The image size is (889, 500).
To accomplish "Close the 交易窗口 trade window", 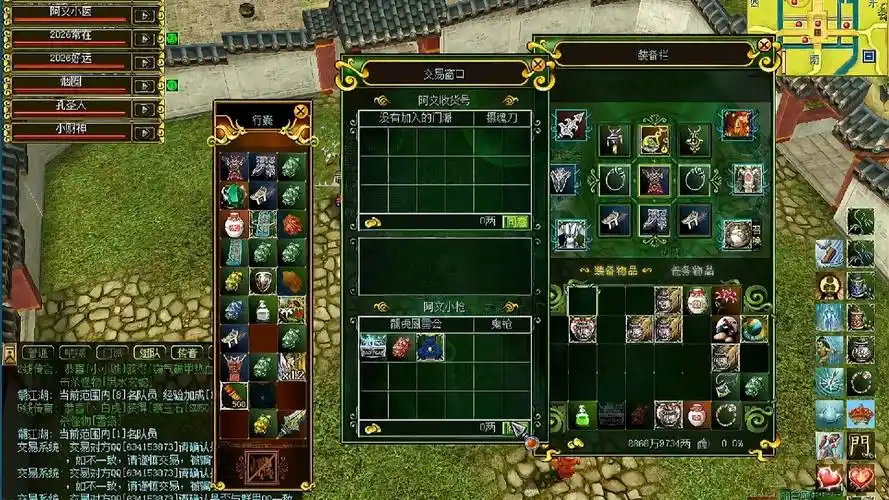I will pyautogui.click(x=538, y=65).
